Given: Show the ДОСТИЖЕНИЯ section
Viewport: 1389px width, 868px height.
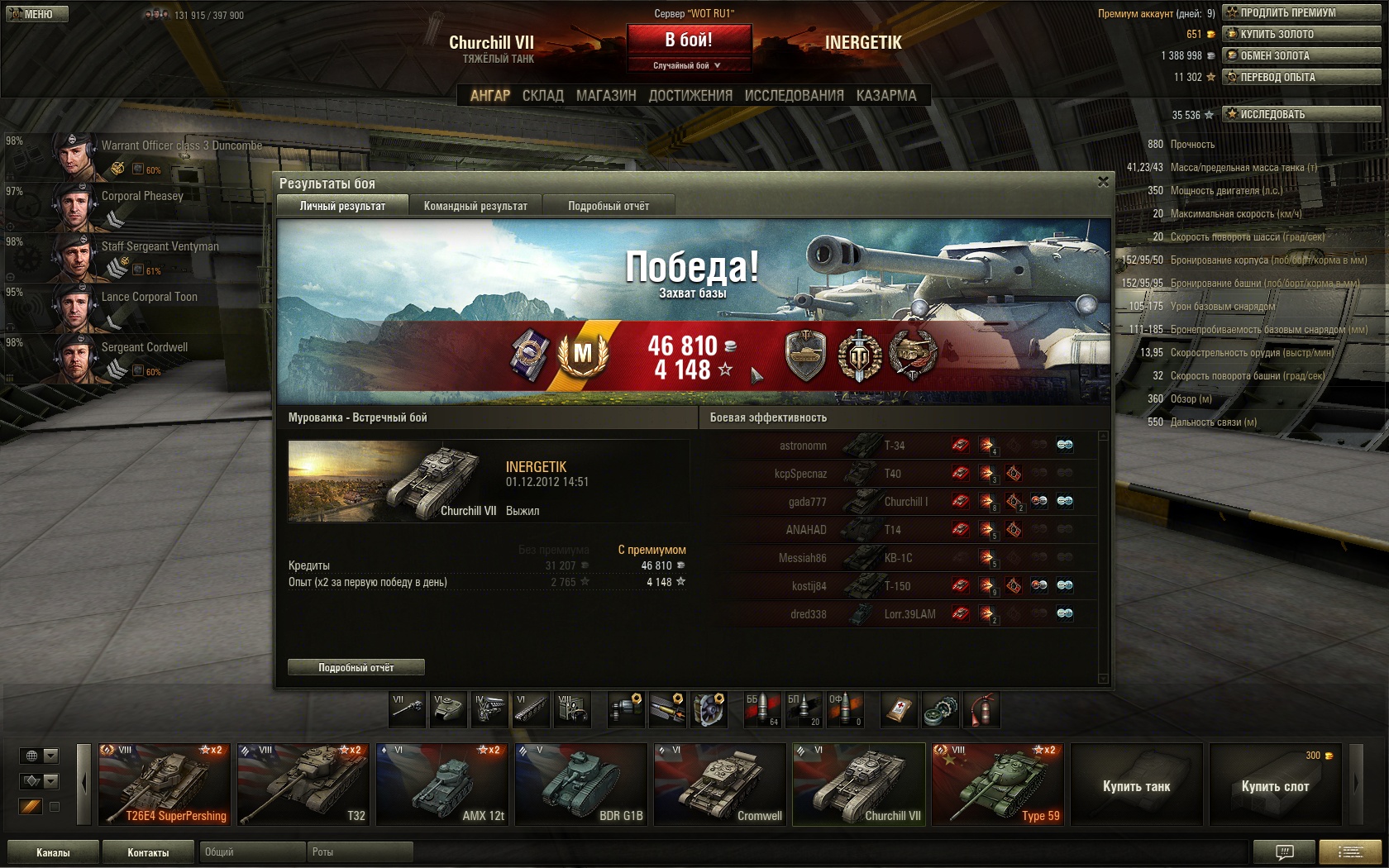Looking at the screenshot, I should point(690,96).
